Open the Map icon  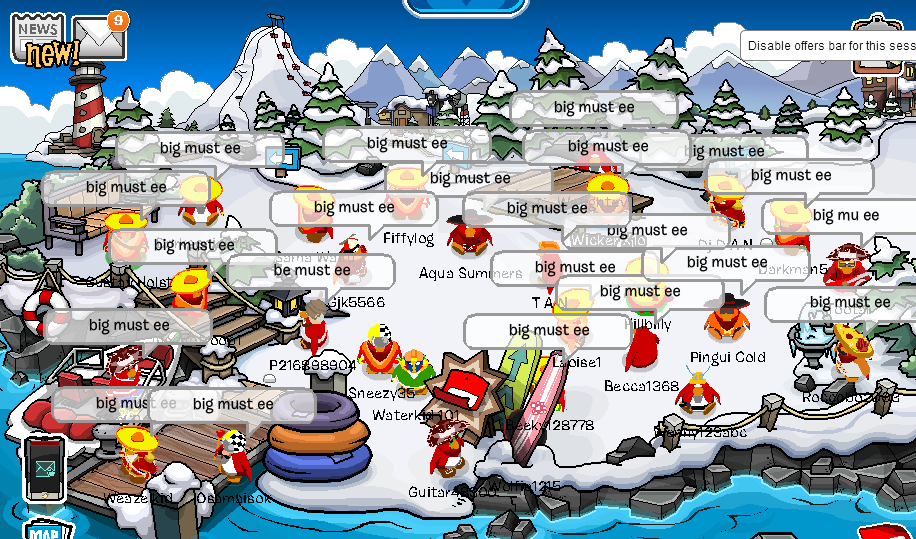[48, 529]
